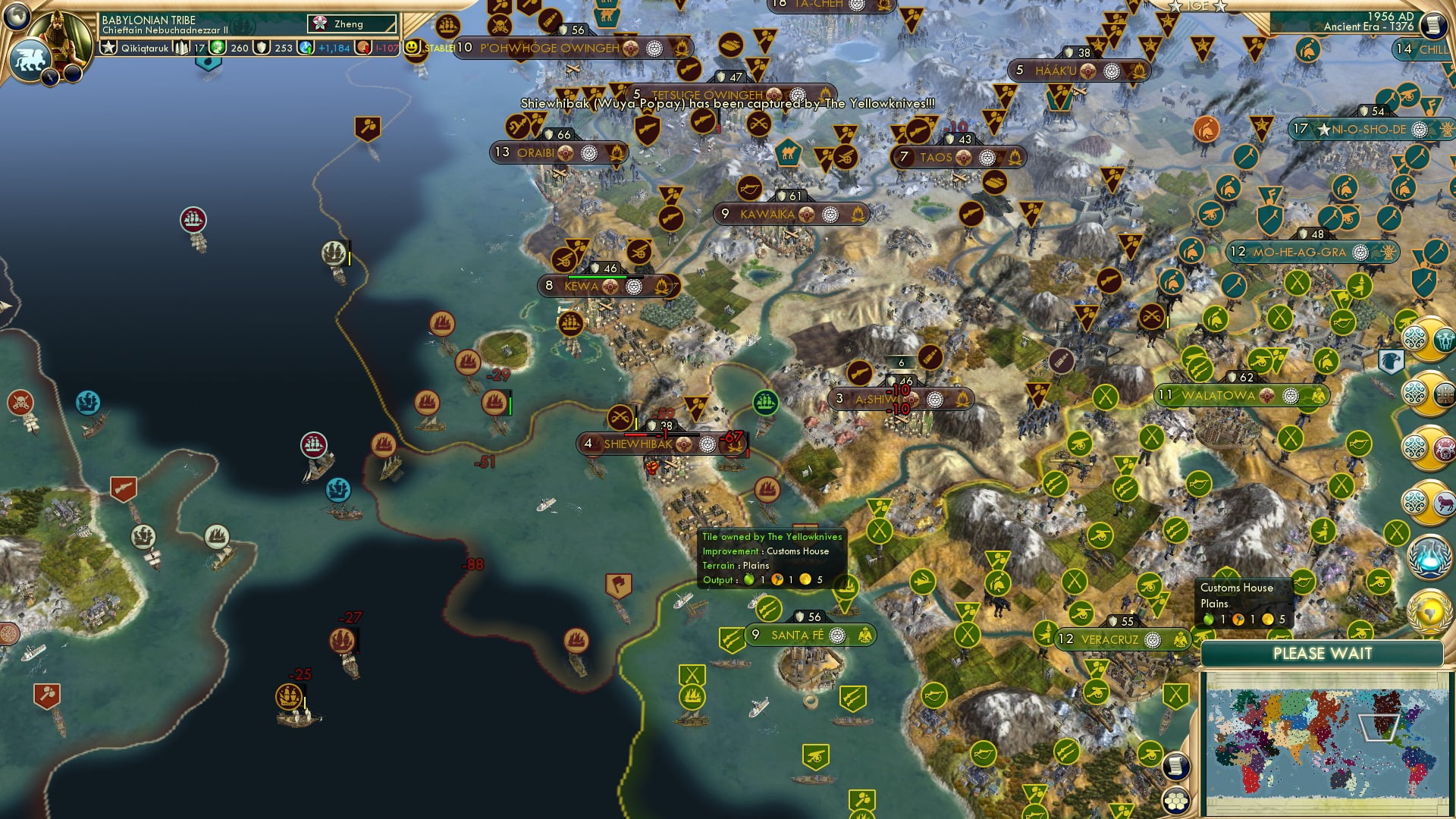Open the golden globe notification
This screenshot has height=819, width=1456.
tap(1429, 610)
